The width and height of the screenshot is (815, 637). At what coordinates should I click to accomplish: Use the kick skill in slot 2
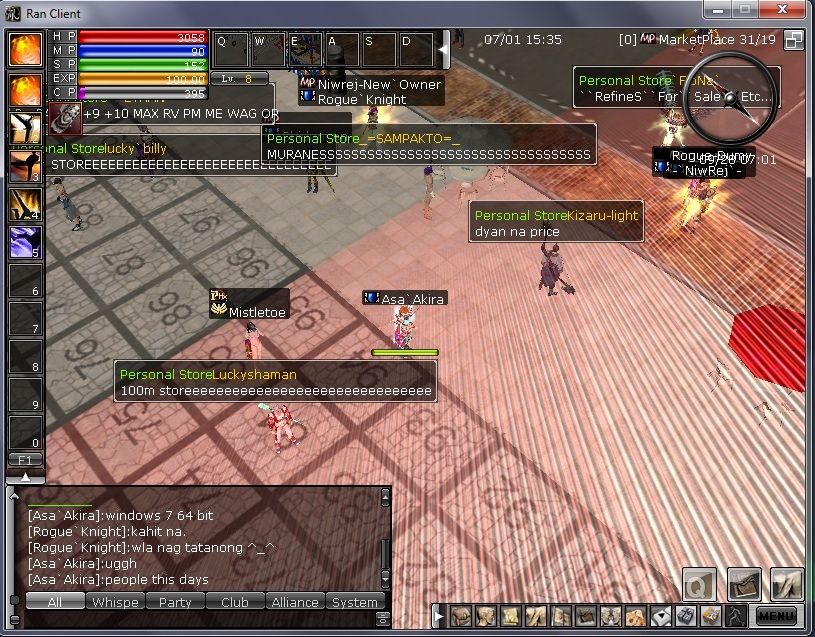pos(25,128)
